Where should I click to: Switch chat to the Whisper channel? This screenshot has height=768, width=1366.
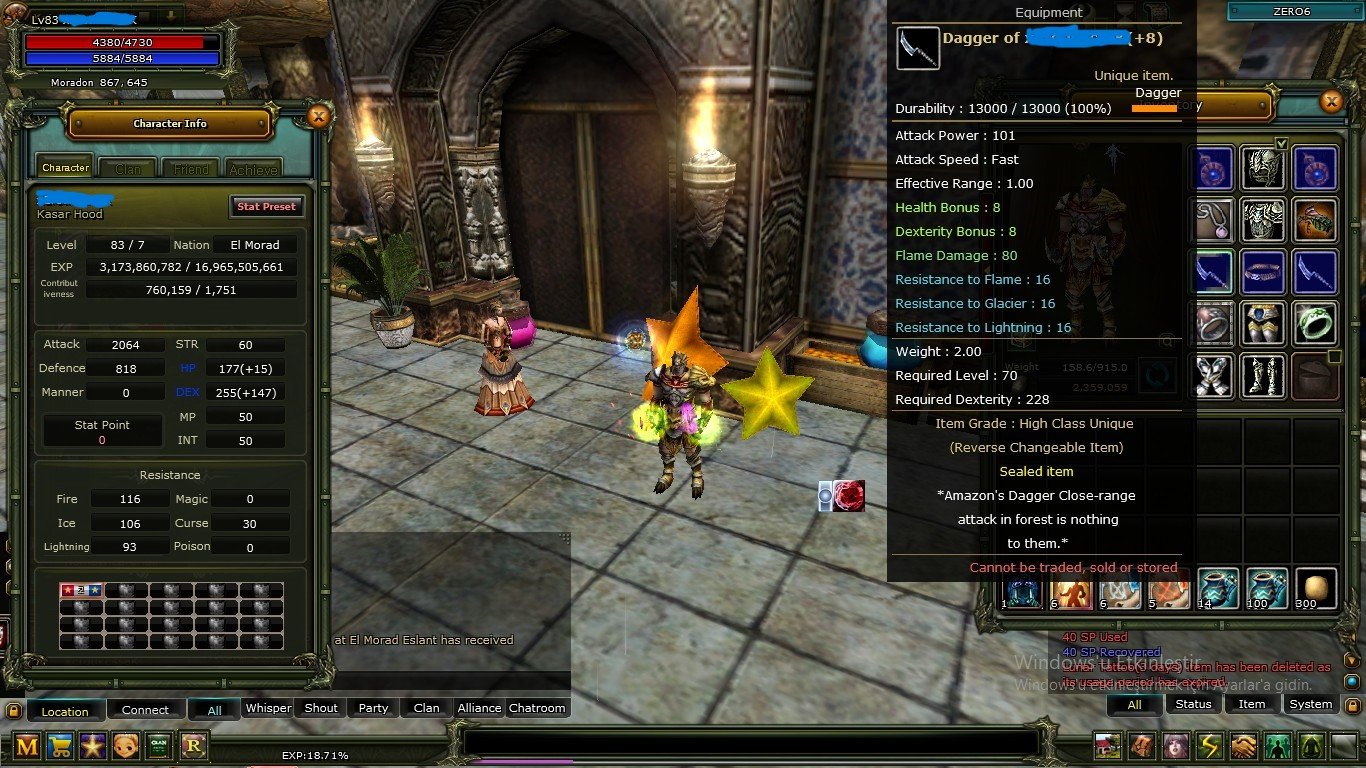click(268, 708)
